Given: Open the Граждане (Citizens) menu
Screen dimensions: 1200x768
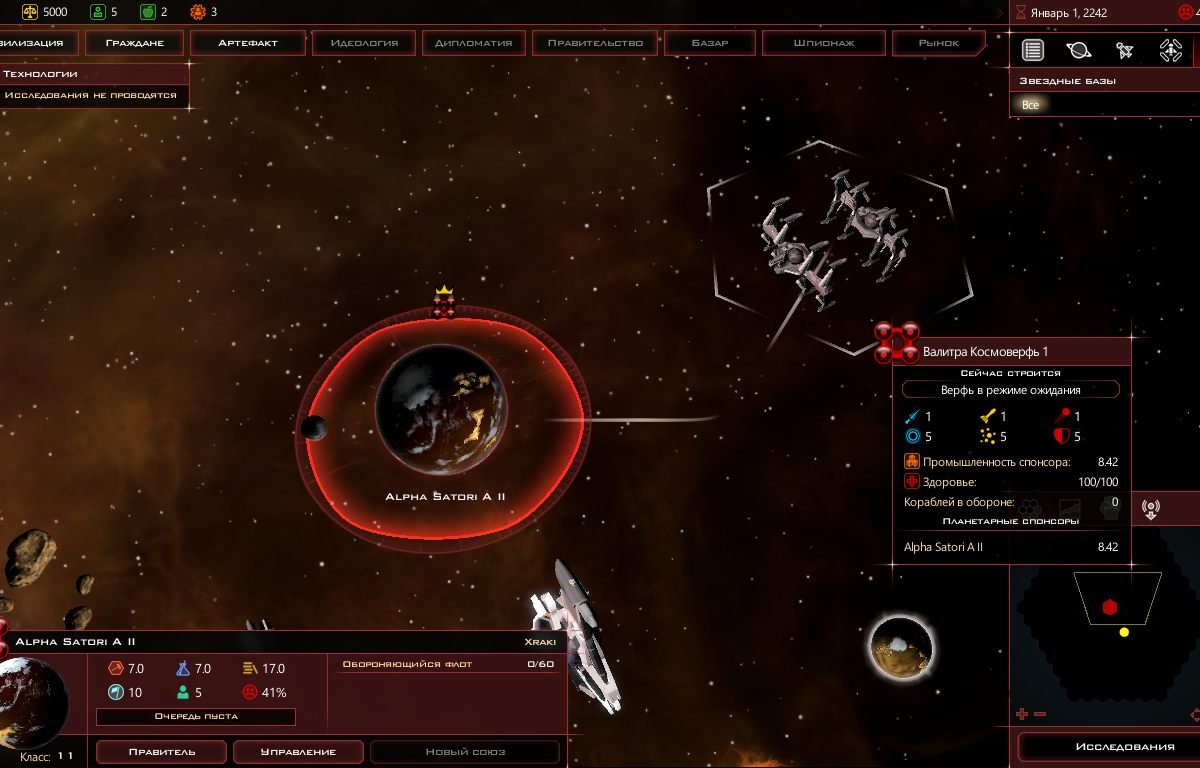Looking at the screenshot, I should (x=134, y=43).
